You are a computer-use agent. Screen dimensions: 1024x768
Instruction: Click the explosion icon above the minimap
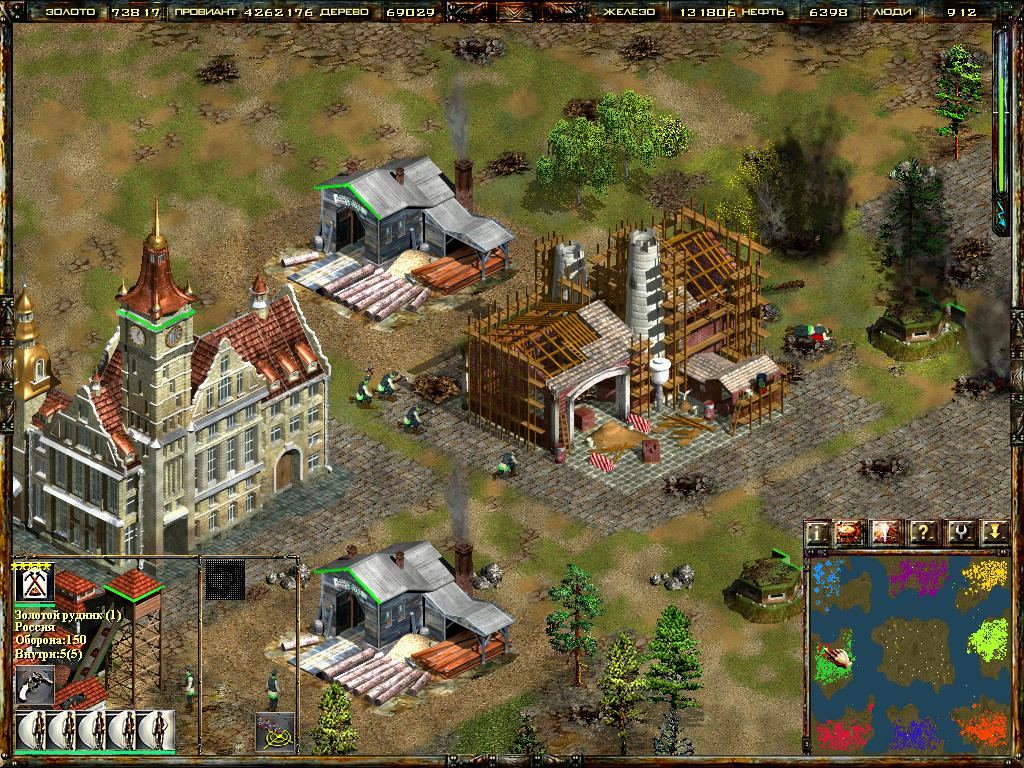click(x=887, y=531)
